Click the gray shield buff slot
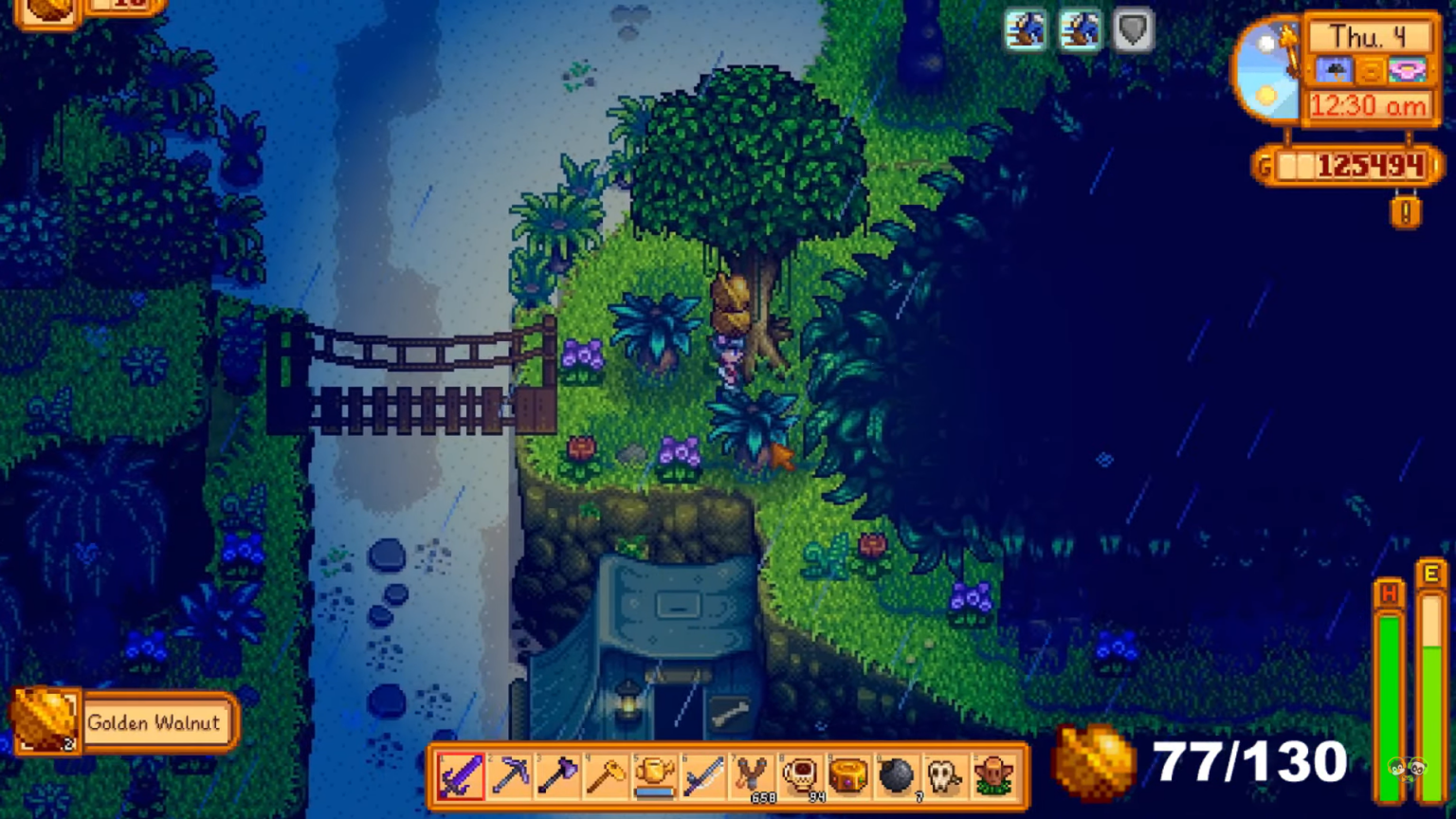 coord(1132,29)
